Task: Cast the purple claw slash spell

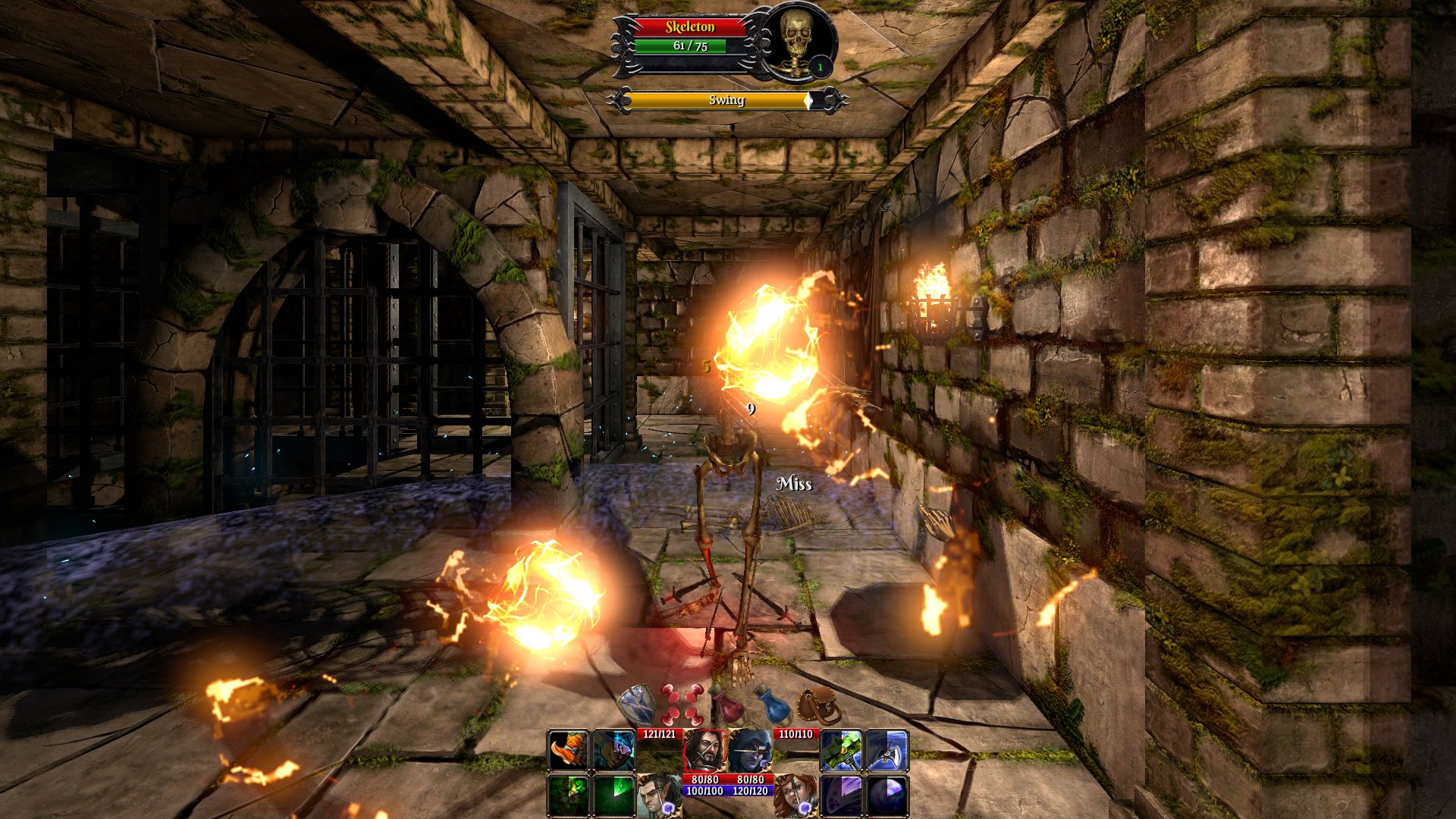Action: point(841,795)
